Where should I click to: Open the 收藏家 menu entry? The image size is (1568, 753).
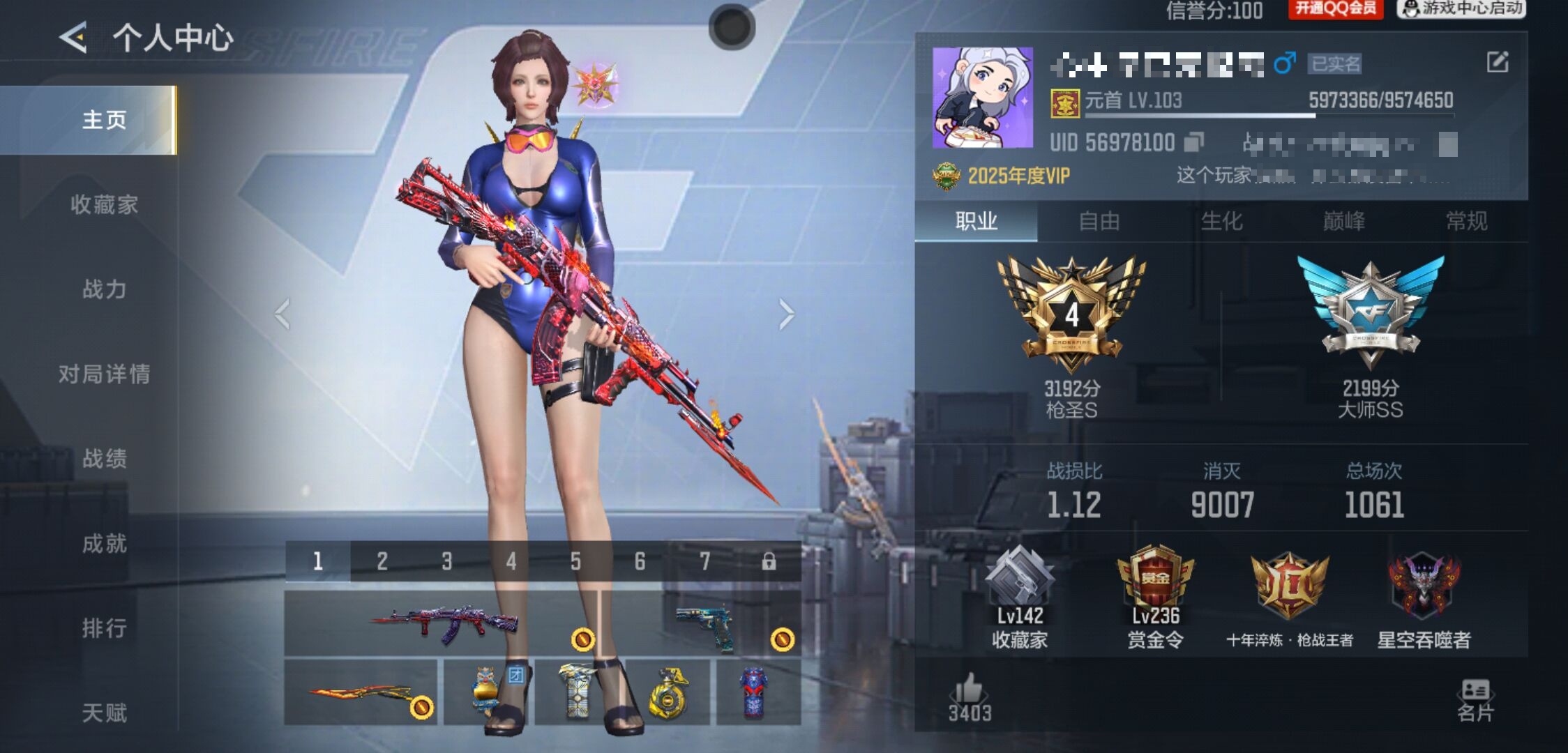(x=104, y=204)
